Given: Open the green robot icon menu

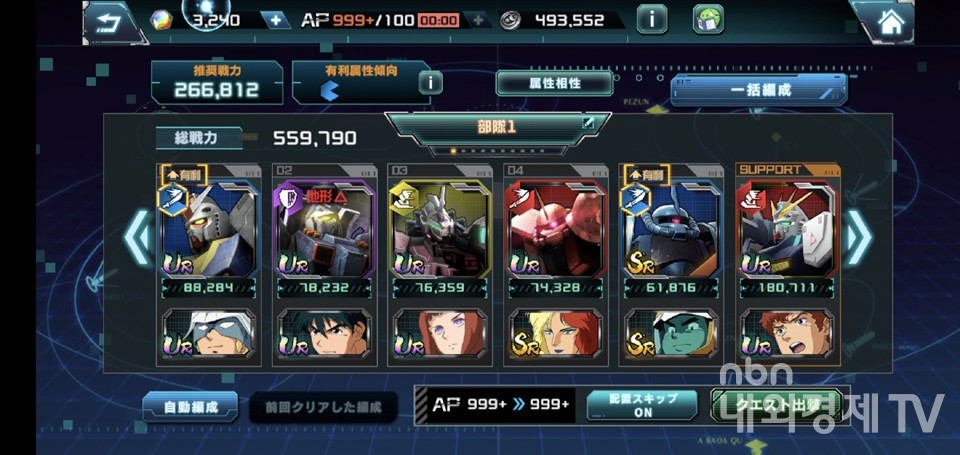Looking at the screenshot, I should click(707, 19).
